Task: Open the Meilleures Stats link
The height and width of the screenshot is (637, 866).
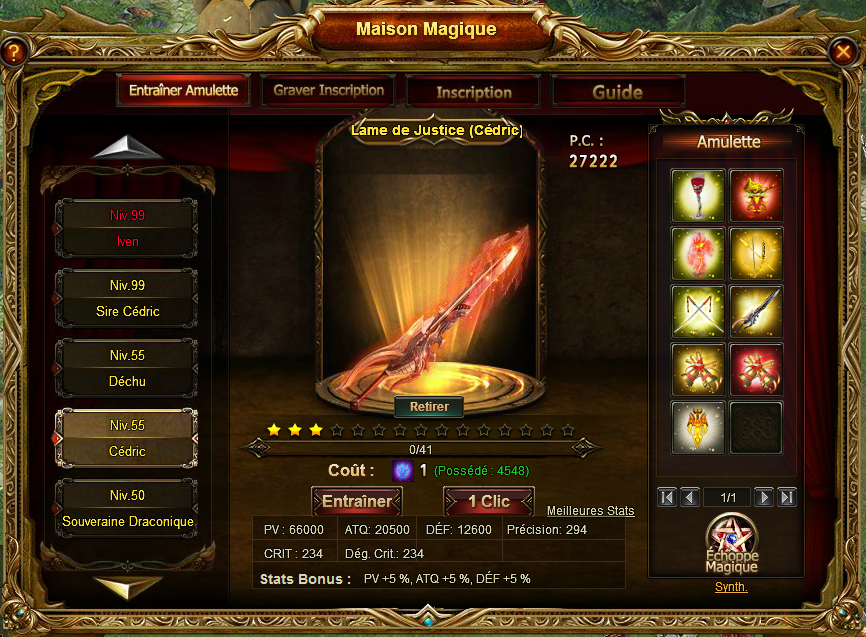Action: click(x=590, y=511)
